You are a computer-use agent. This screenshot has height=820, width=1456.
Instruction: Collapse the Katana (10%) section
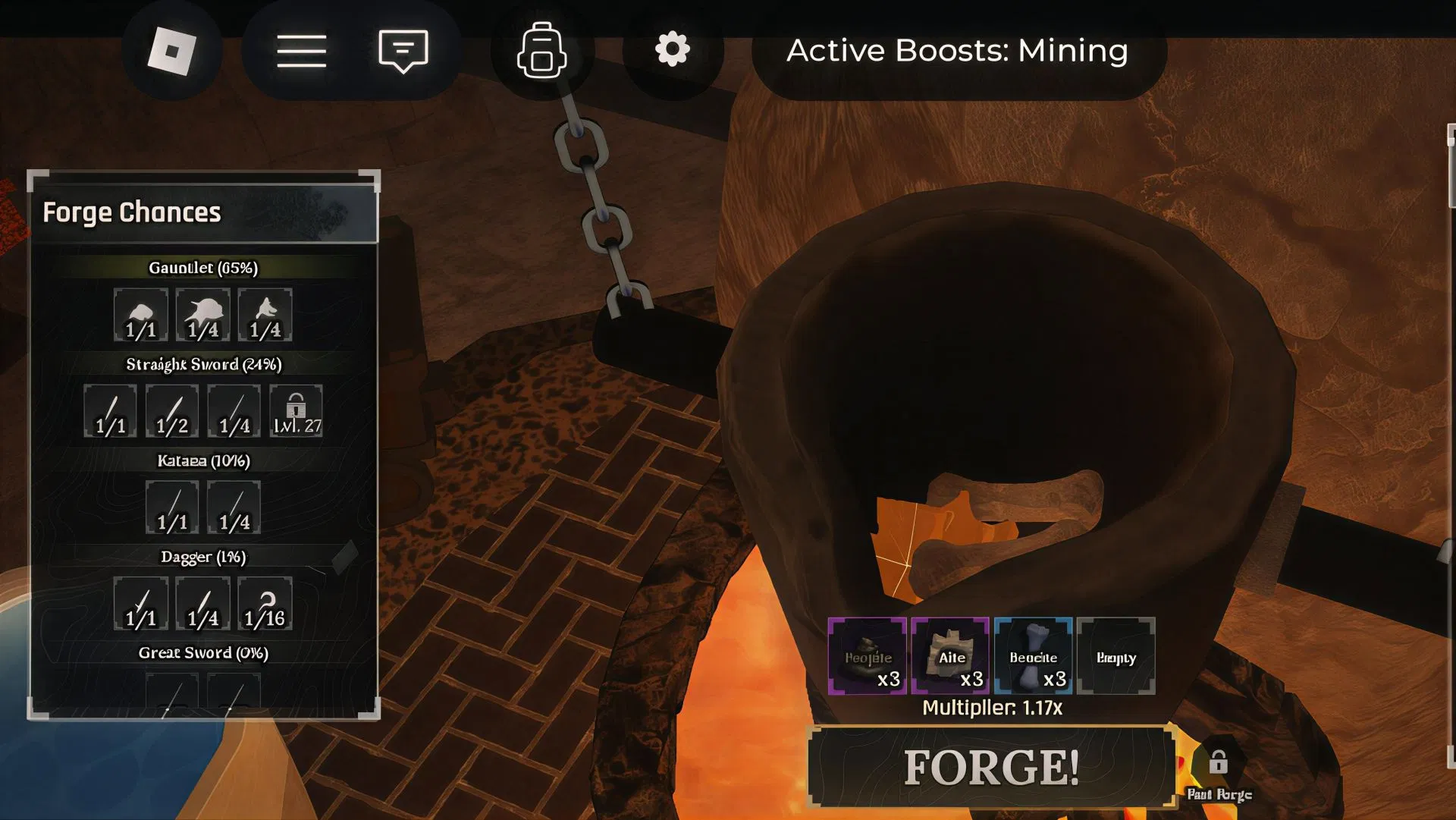(x=202, y=460)
